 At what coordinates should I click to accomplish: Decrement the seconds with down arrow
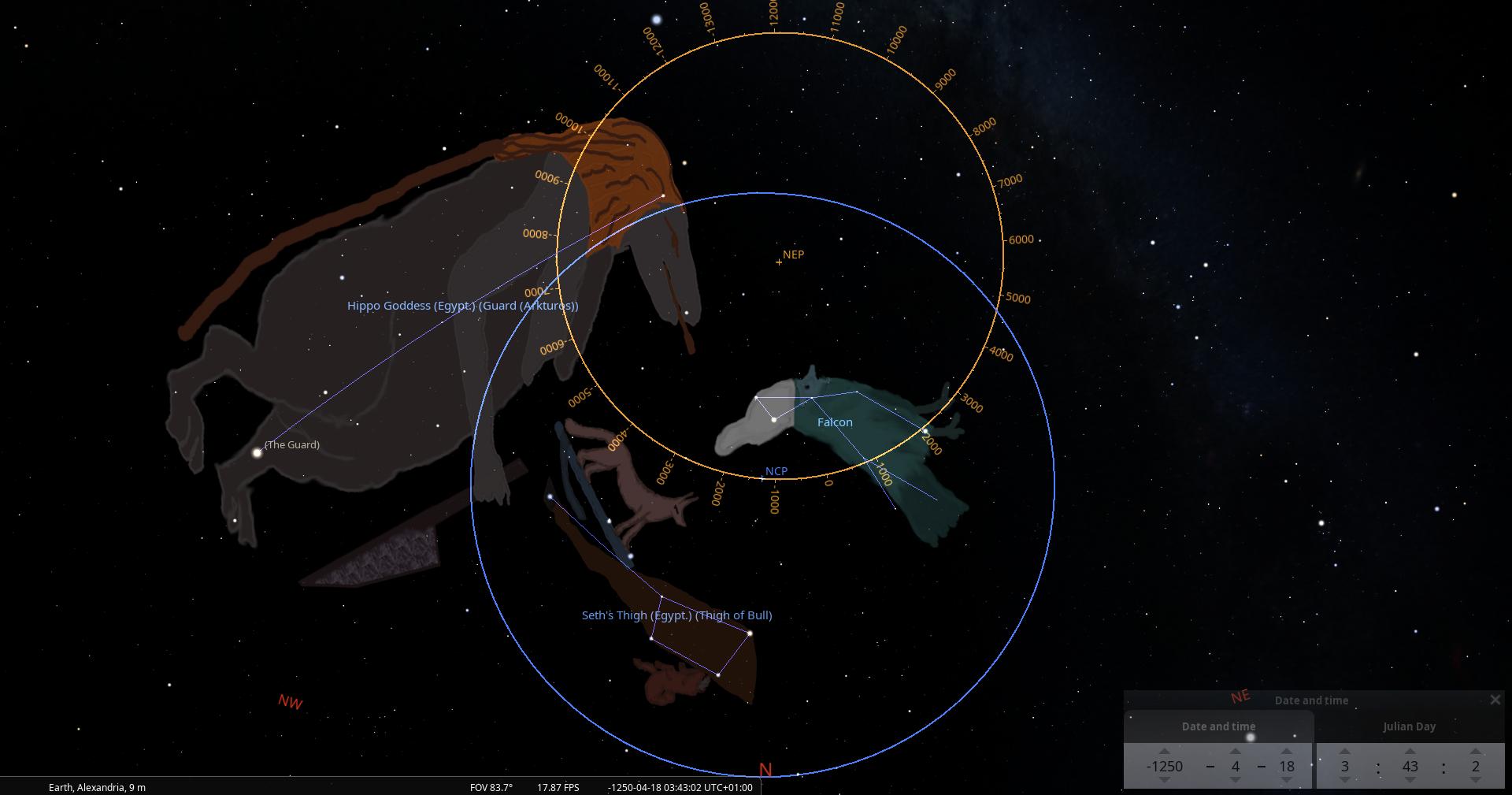[1475, 780]
